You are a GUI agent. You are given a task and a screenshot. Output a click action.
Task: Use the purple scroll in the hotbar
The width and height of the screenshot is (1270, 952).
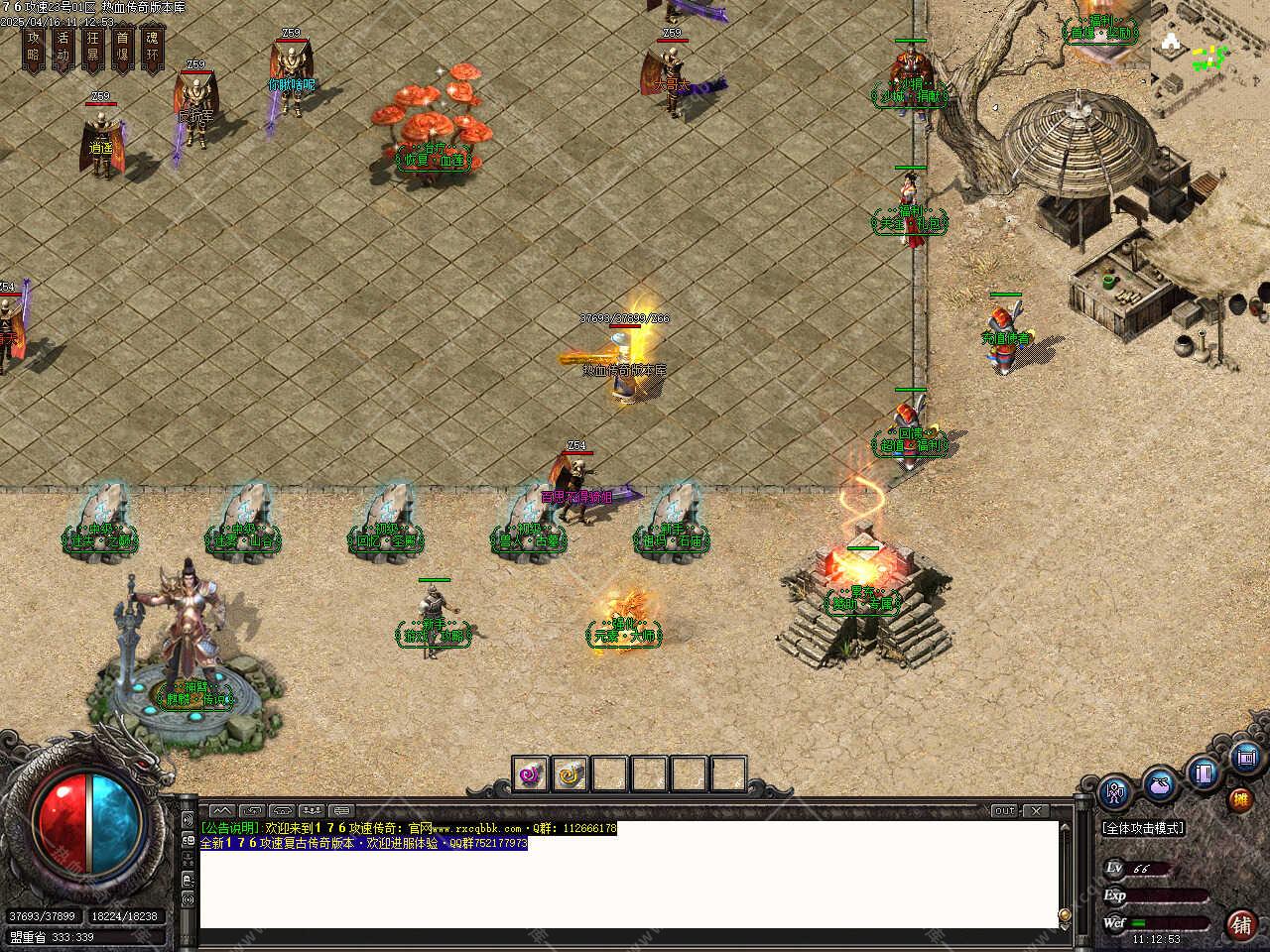click(531, 773)
